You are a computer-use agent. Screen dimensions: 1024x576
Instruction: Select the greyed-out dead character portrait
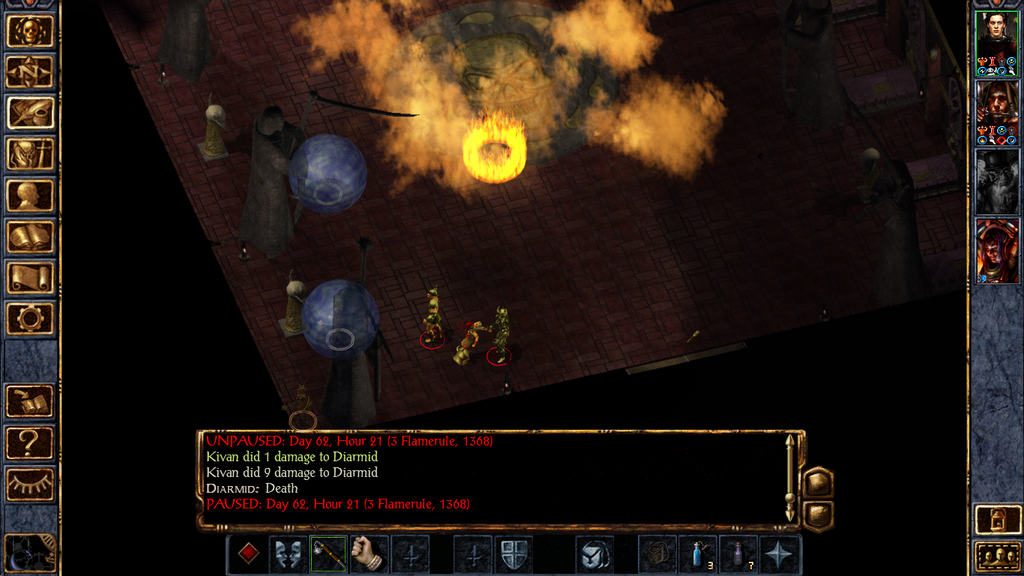(997, 182)
